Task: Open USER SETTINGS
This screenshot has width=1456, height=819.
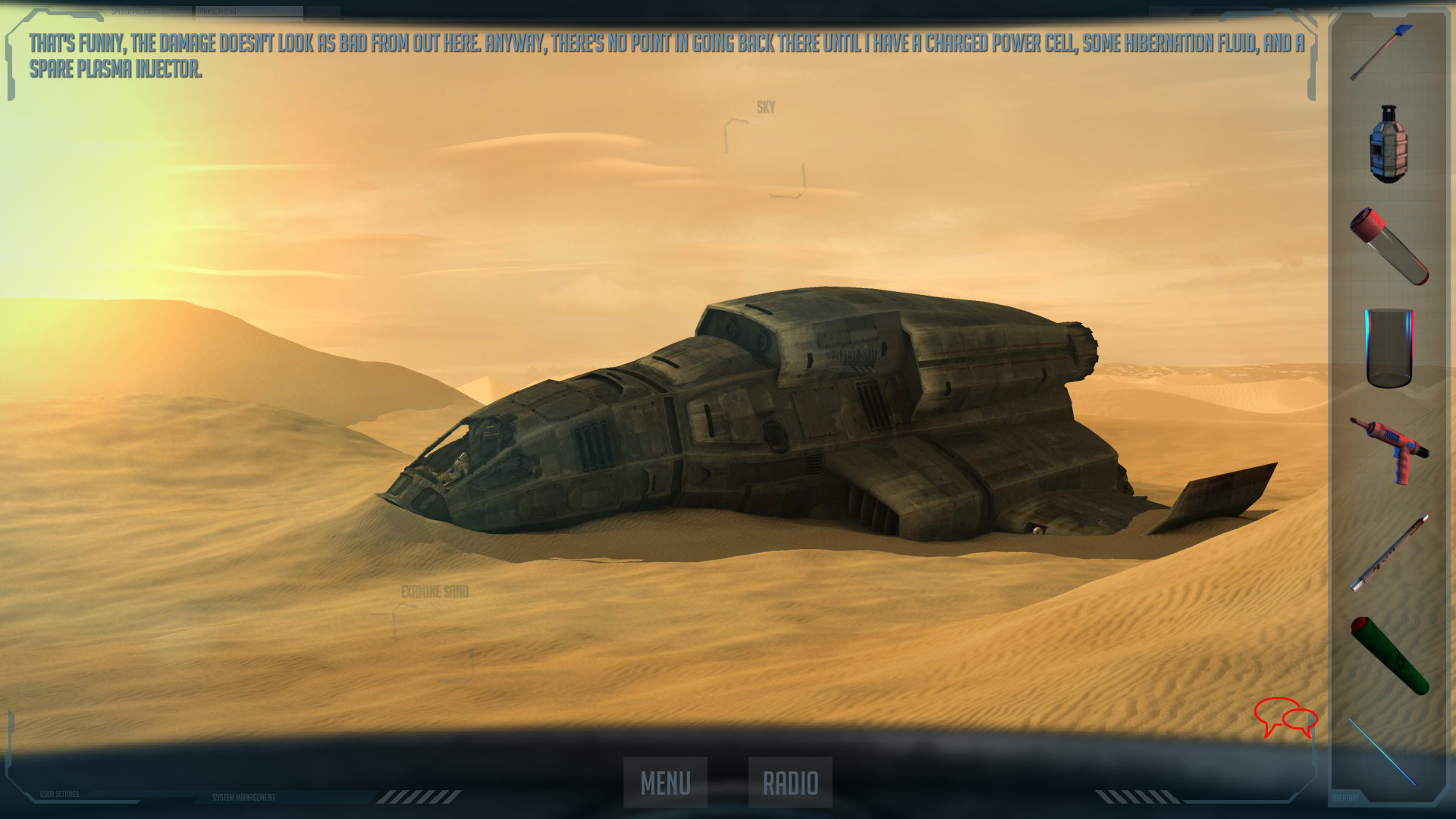Action: (59, 794)
